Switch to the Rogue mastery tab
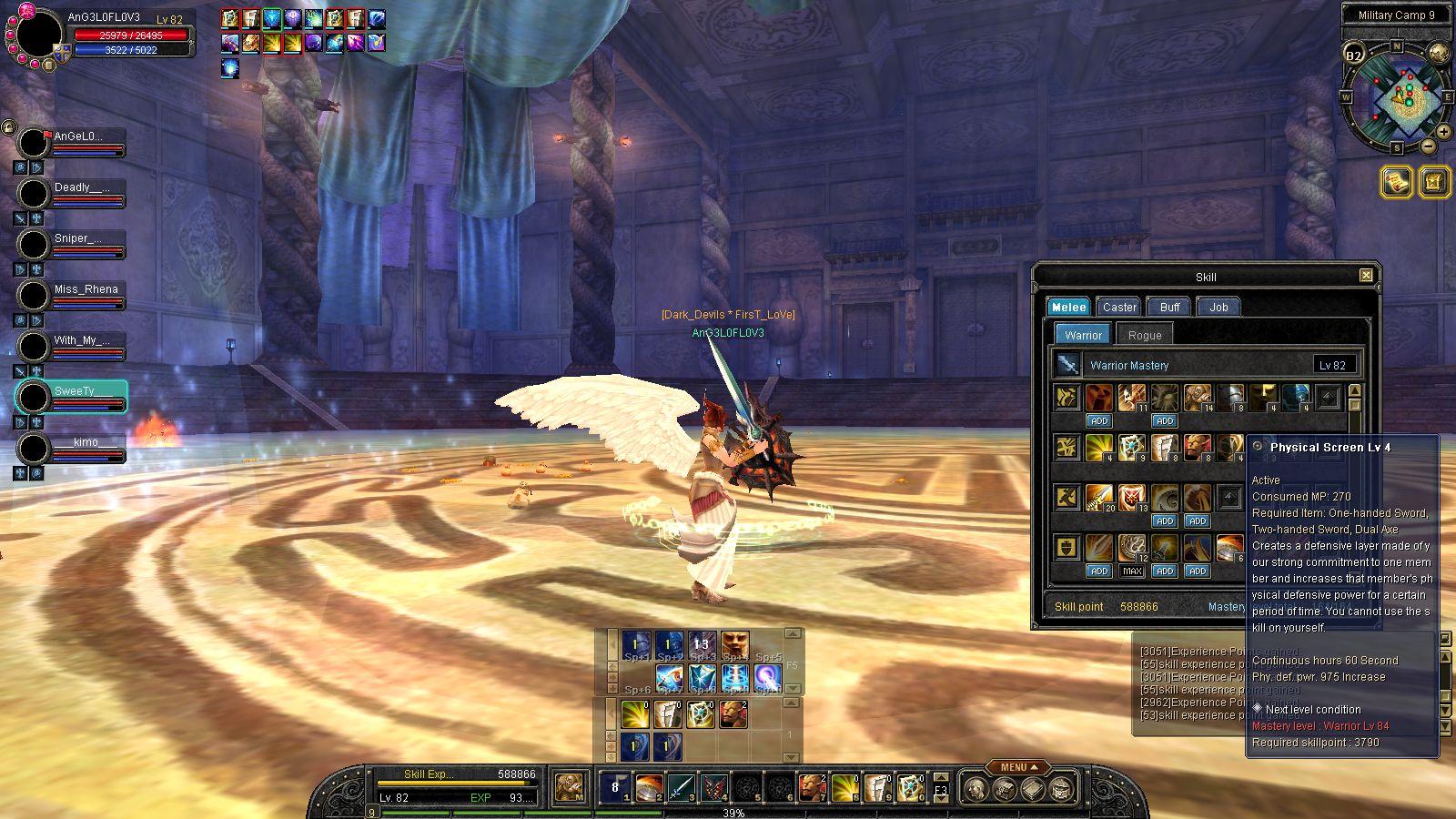 coord(1144,335)
